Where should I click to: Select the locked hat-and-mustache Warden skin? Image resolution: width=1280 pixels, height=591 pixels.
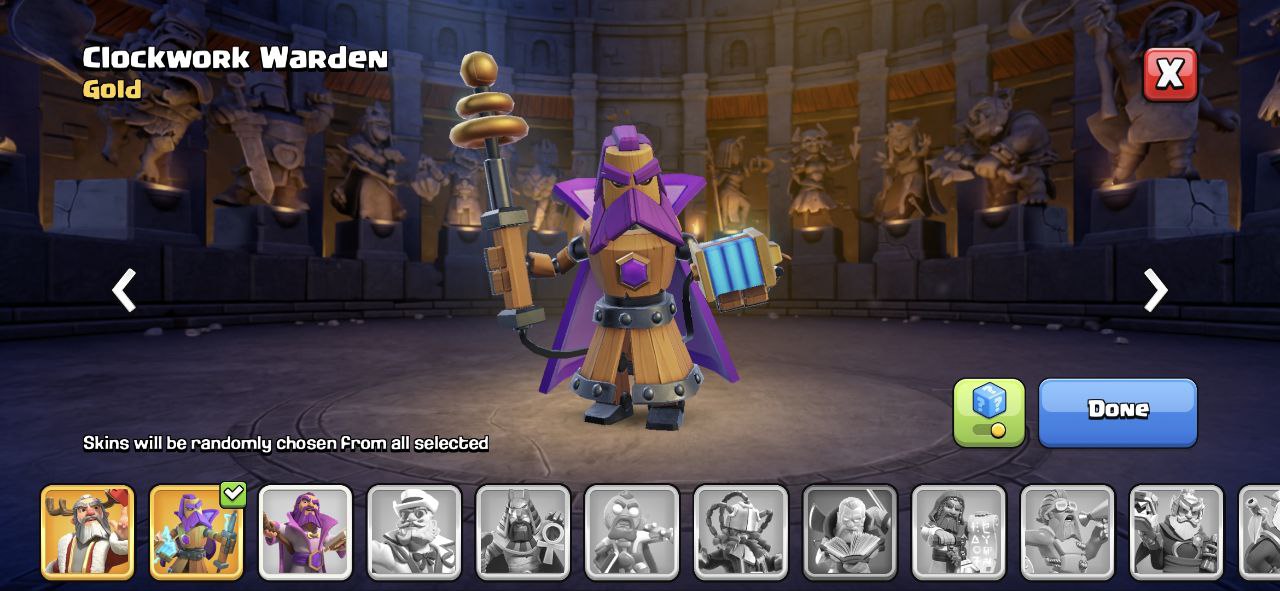(414, 532)
